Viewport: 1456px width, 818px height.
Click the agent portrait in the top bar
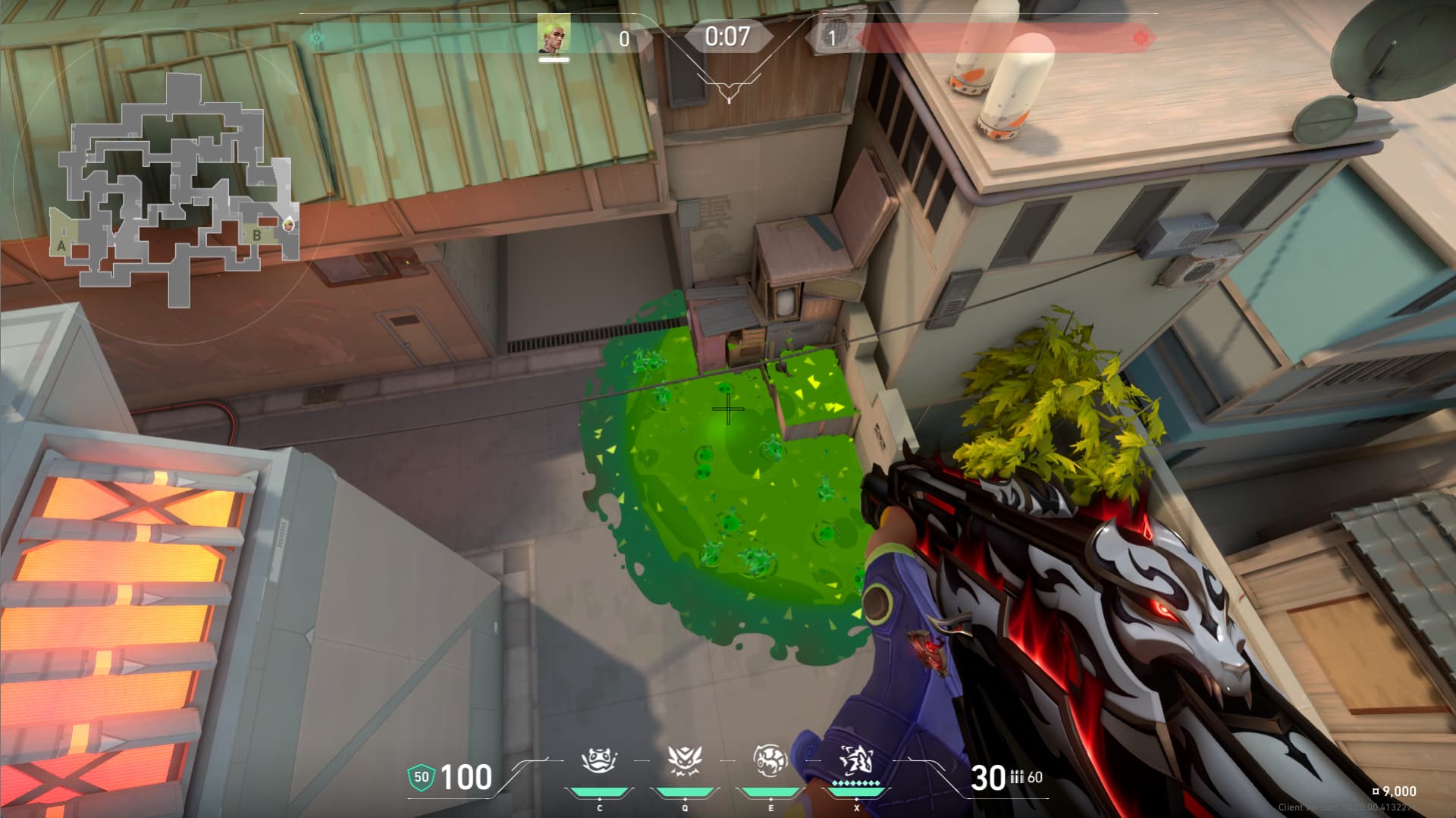pyautogui.click(x=554, y=35)
